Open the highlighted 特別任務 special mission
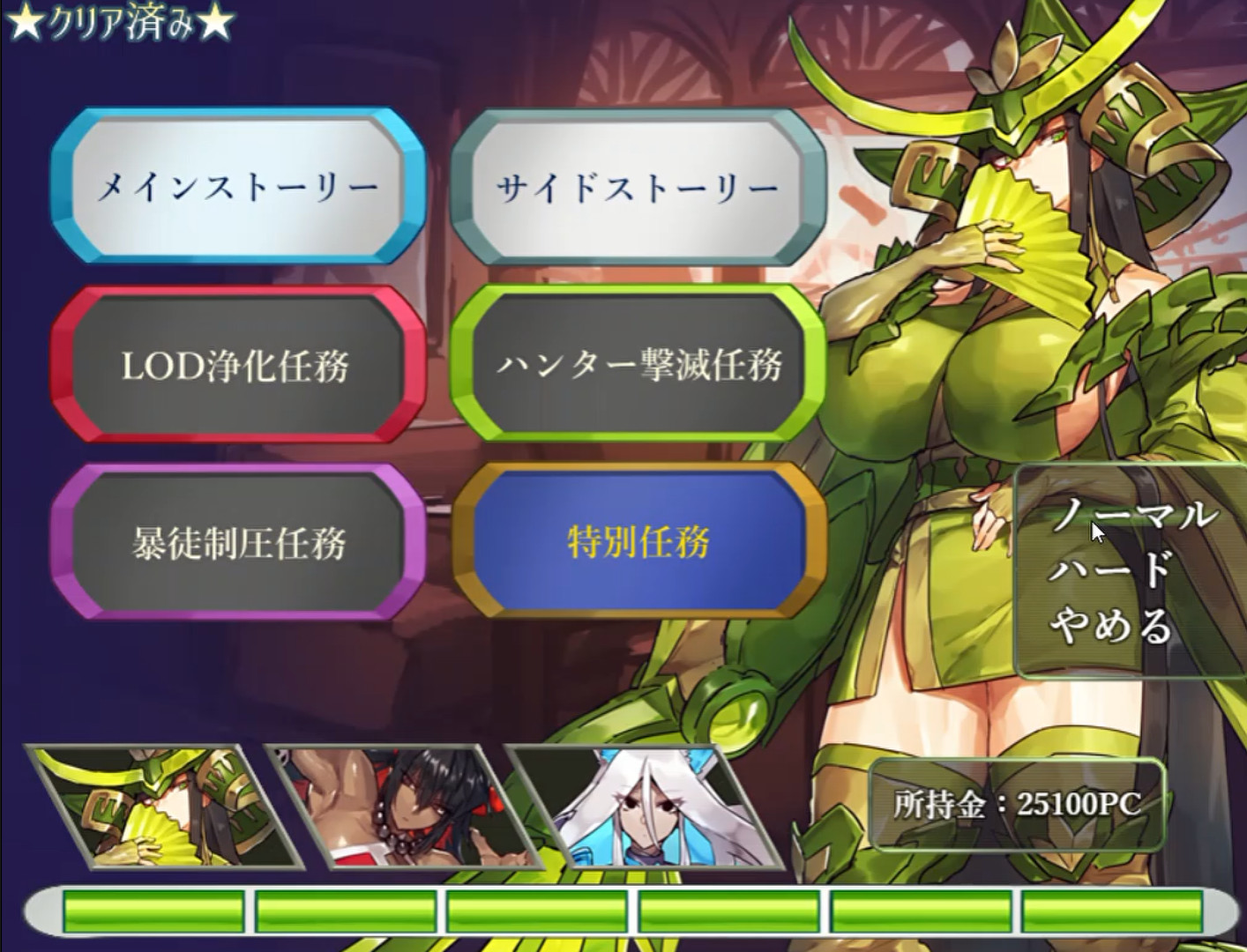This screenshot has width=1247, height=952. (638, 544)
